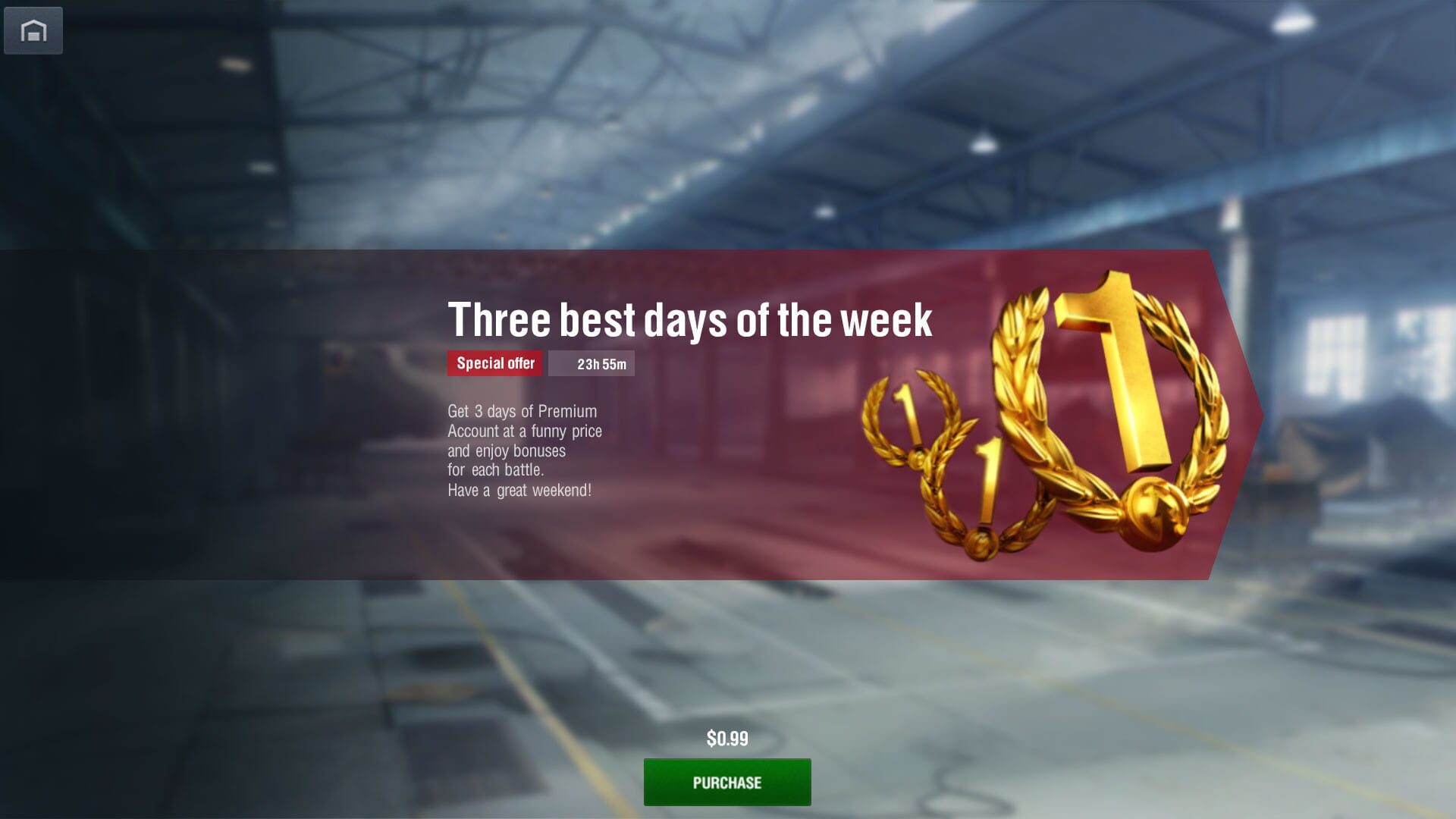
Task: Click the house symbol inside the corner button
Action: point(33,31)
